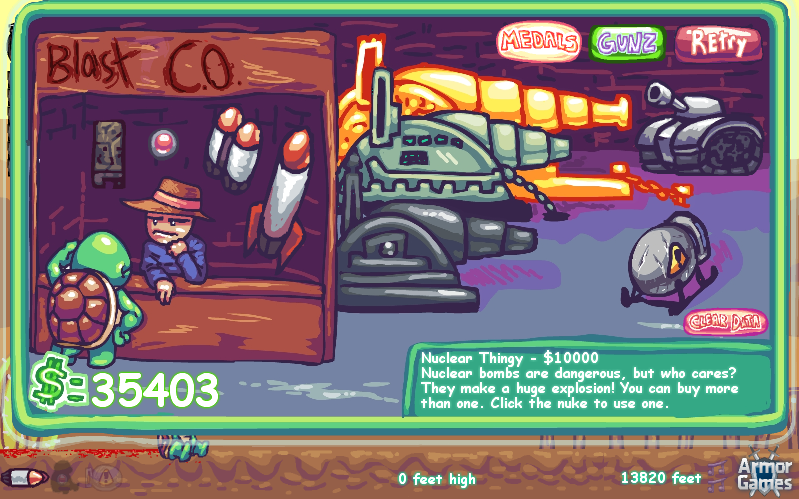The image size is (799, 499).
Task: Click the Clear Data button
Action: pyautogui.click(x=727, y=322)
